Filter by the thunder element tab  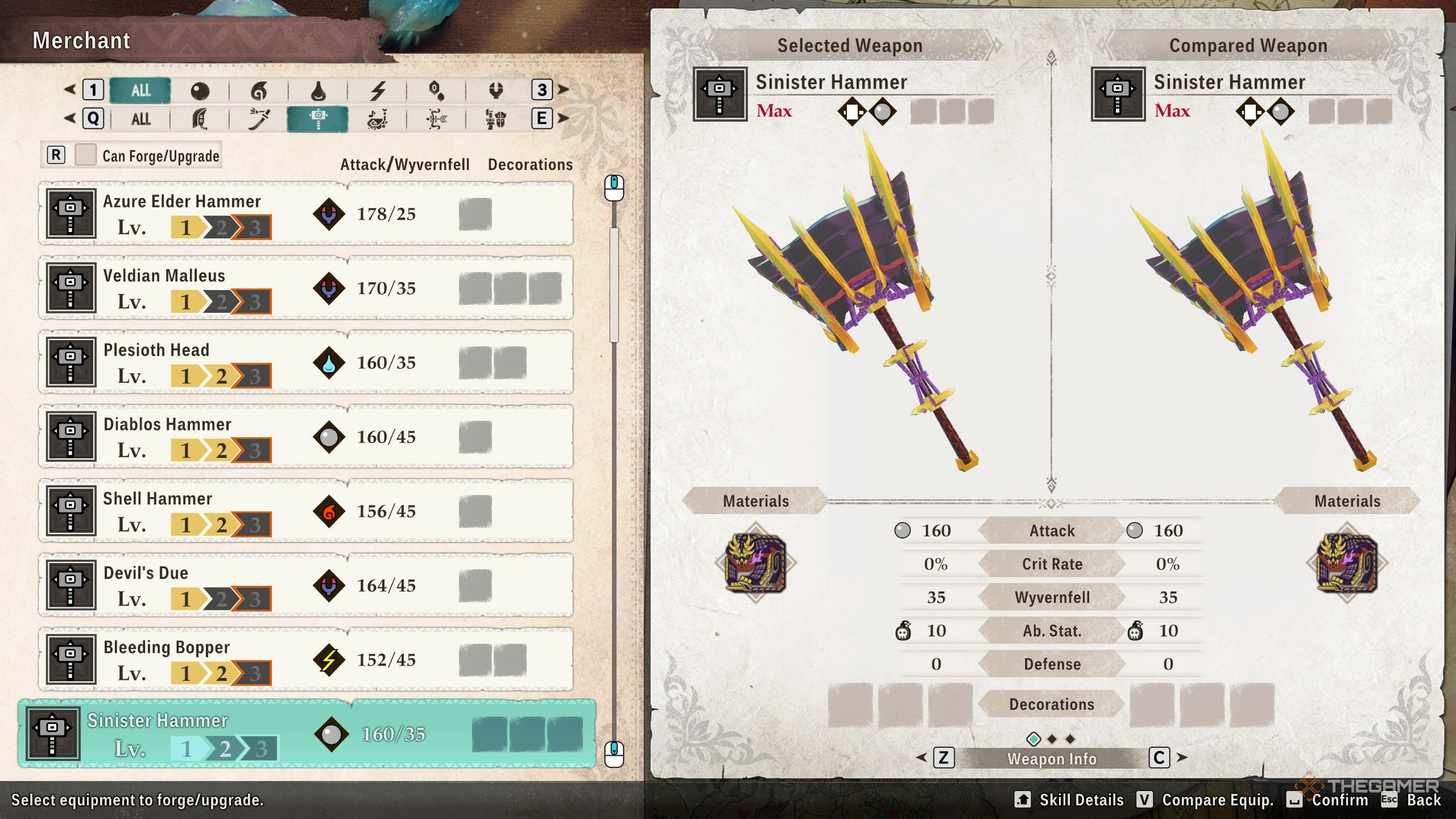click(378, 90)
